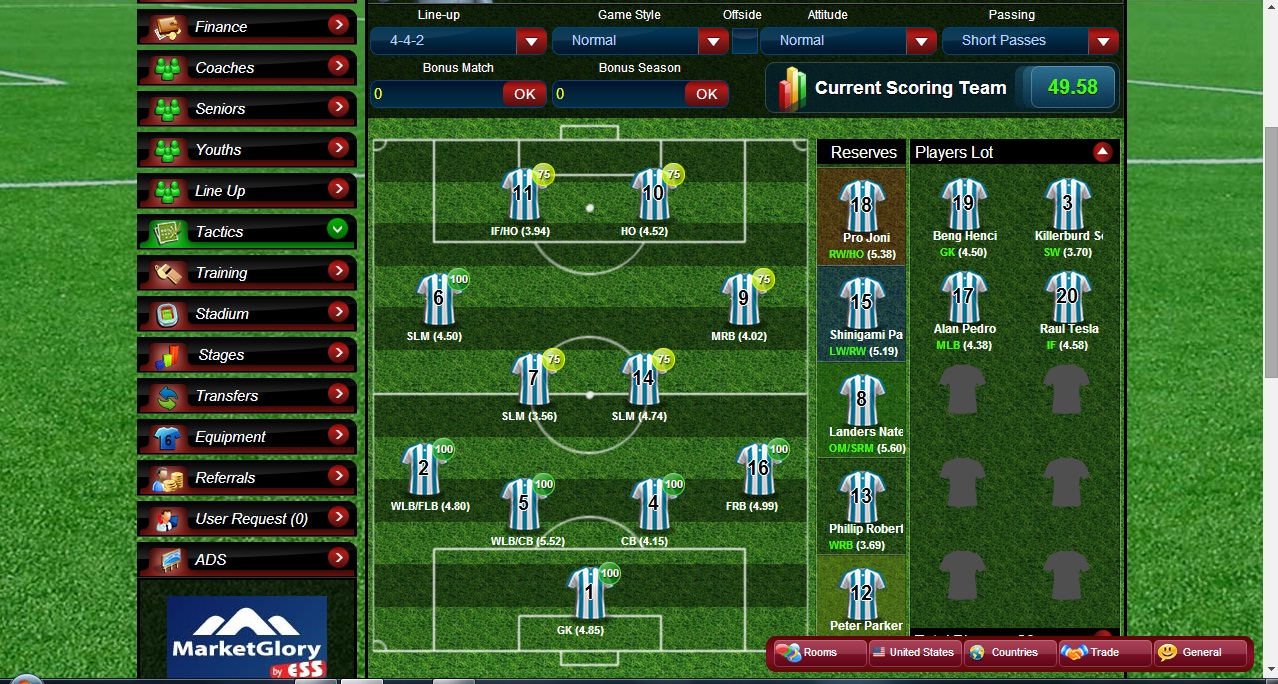Open the Finance menu

246,27
